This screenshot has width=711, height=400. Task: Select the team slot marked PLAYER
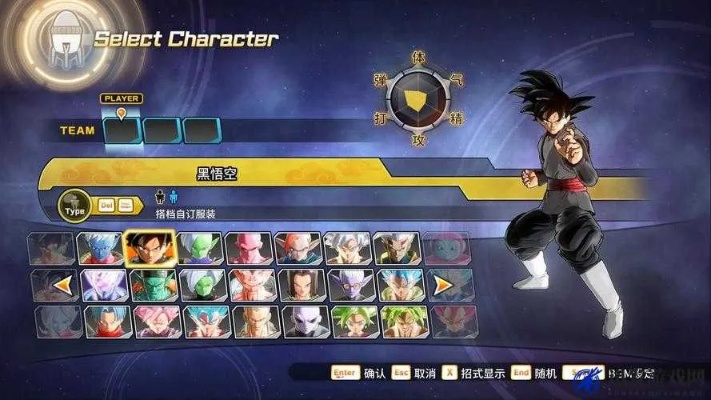(122, 130)
